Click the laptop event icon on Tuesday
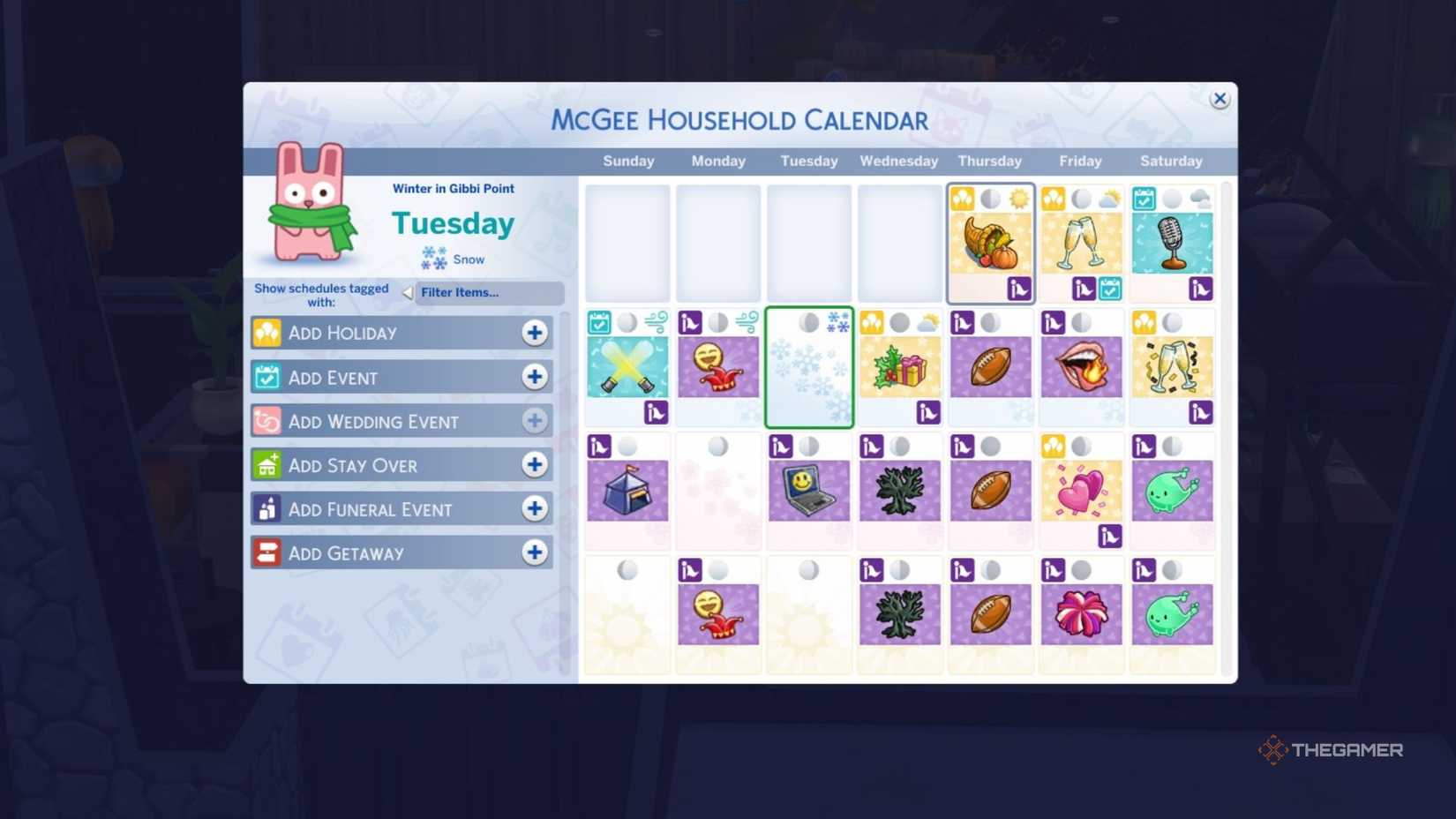The image size is (1456, 819). tap(808, 491)
